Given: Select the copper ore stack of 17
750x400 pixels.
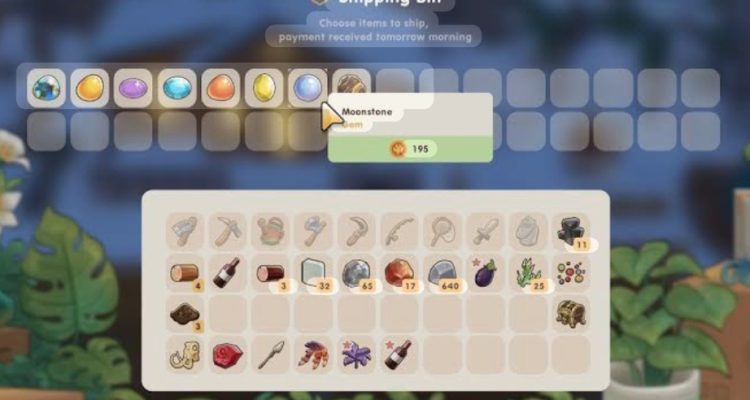Looking at the screenshot, I should pos(400,274).
